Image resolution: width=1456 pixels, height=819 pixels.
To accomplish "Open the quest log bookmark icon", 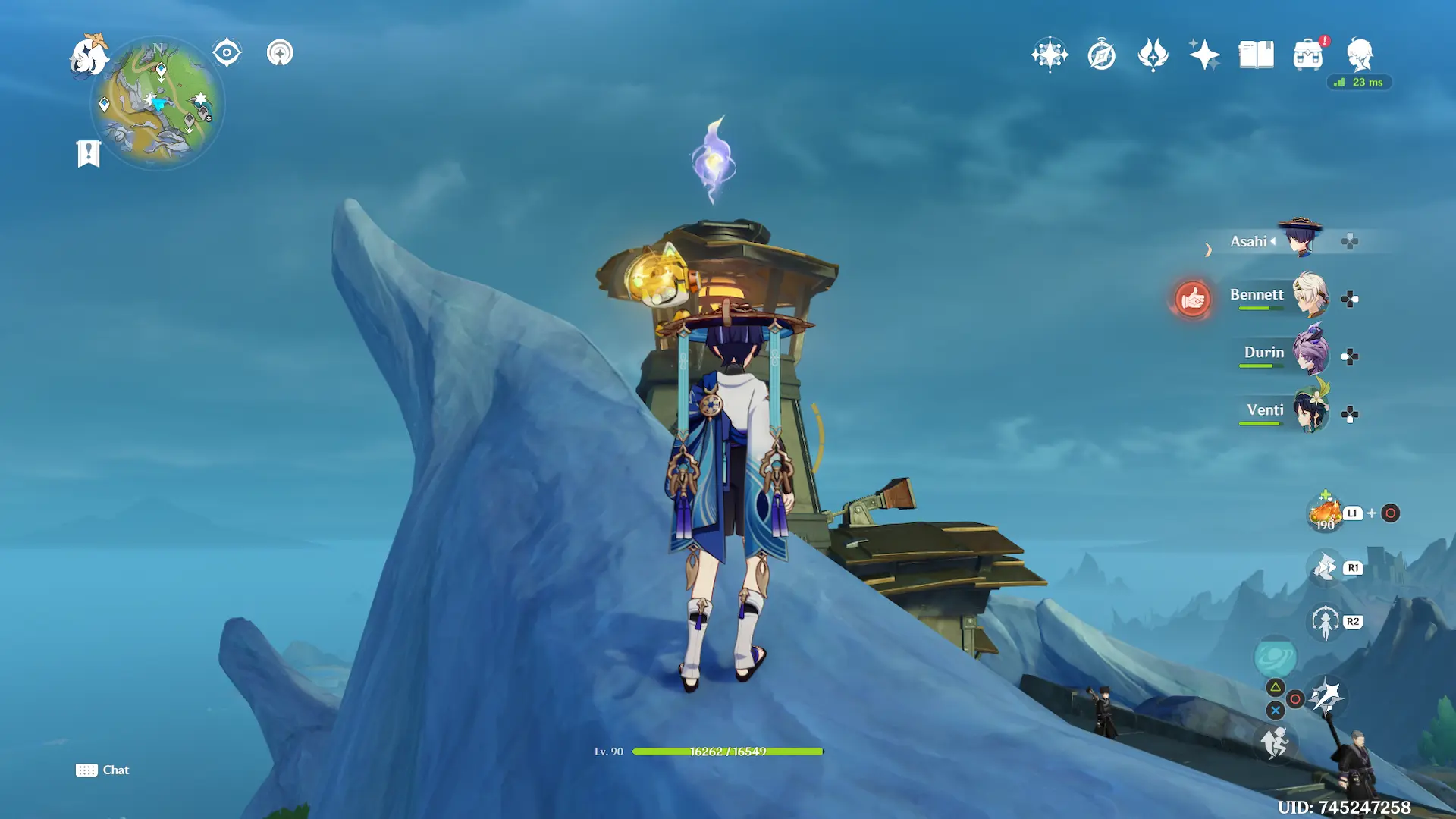I will pos(89,154).
